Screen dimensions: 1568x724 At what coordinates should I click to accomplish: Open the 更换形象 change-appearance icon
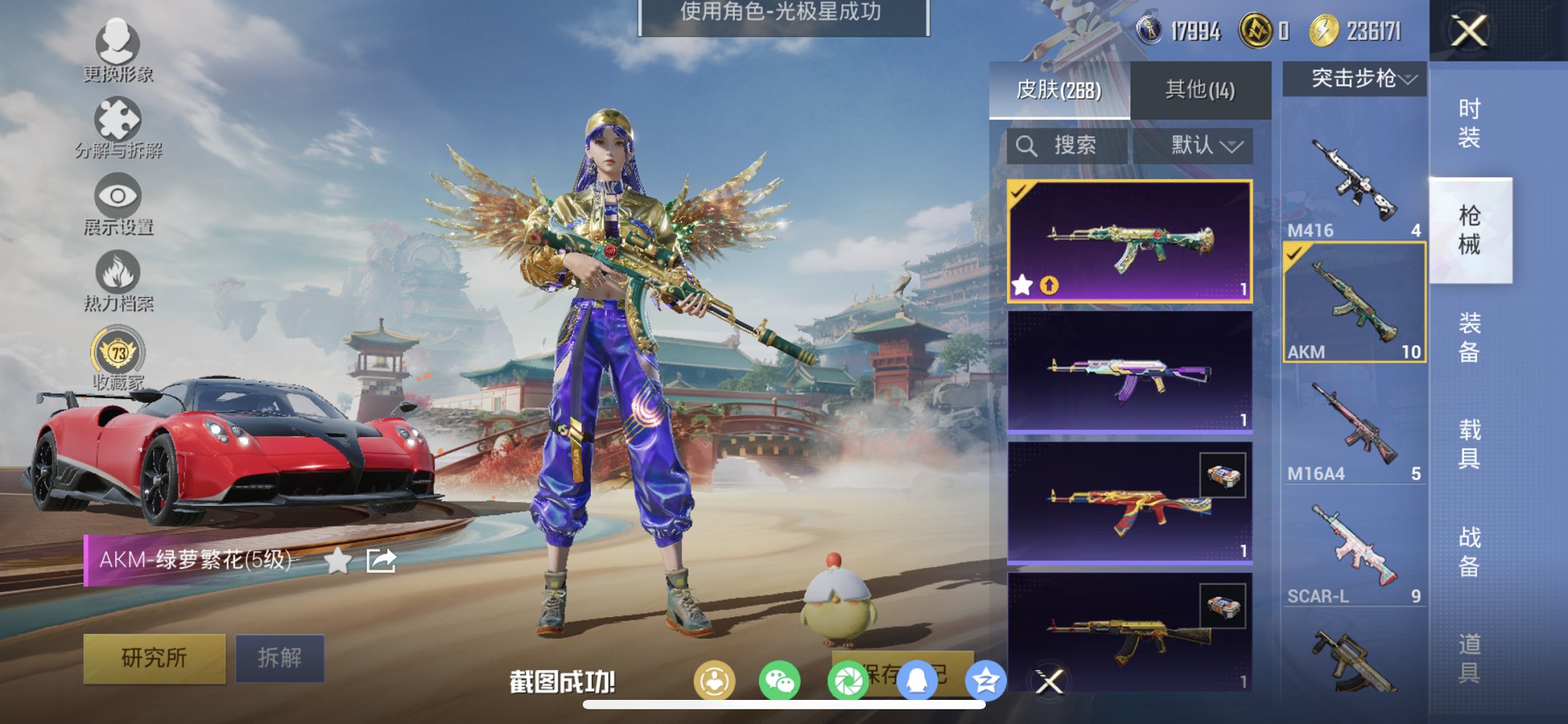119,46
